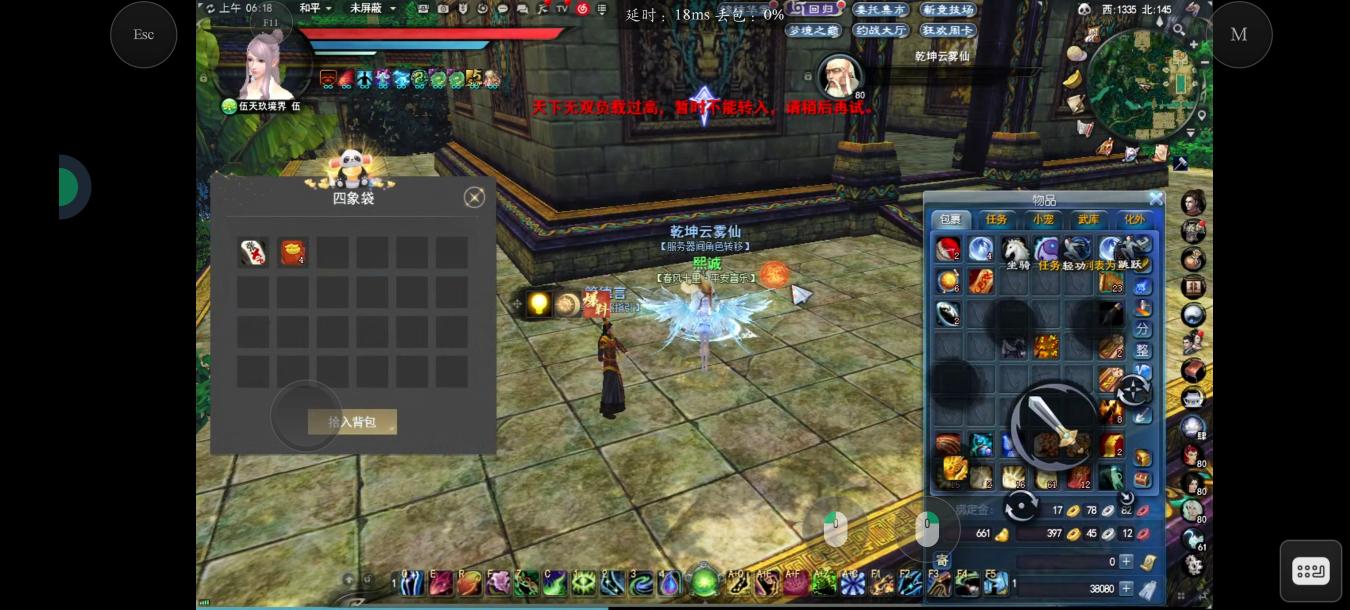
Task: Switch to the 任务 inventory tab
Action: [x=996, y=220]
